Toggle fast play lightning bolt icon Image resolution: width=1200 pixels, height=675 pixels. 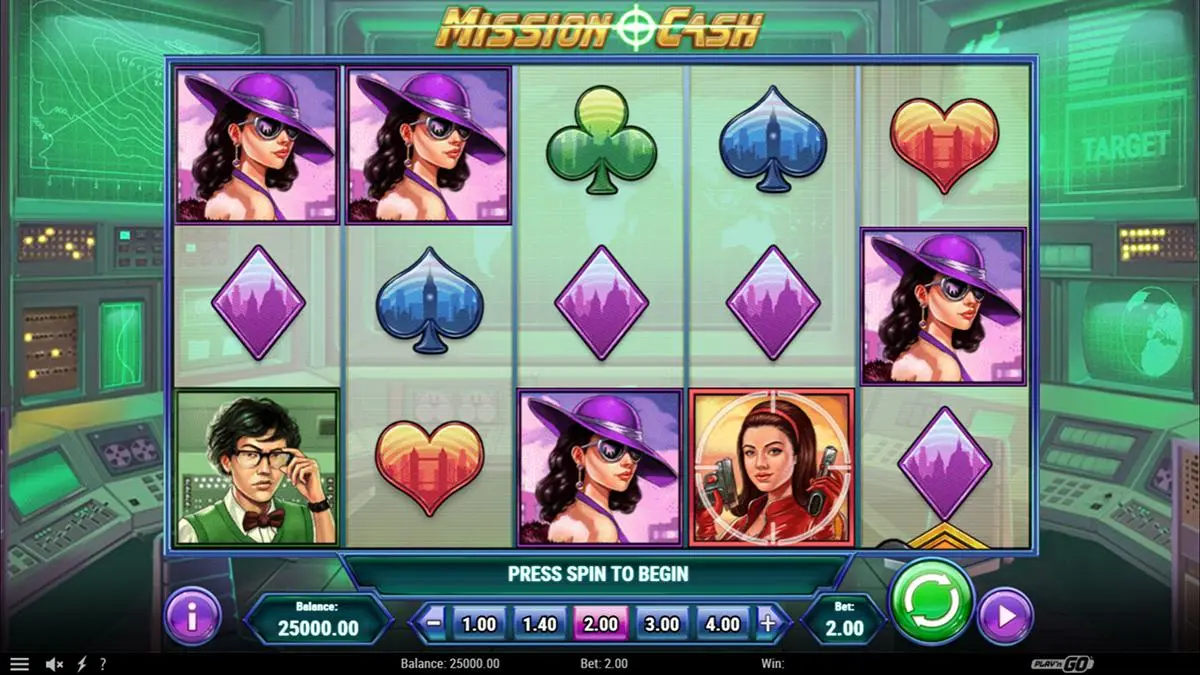click(x=81, y=664)
